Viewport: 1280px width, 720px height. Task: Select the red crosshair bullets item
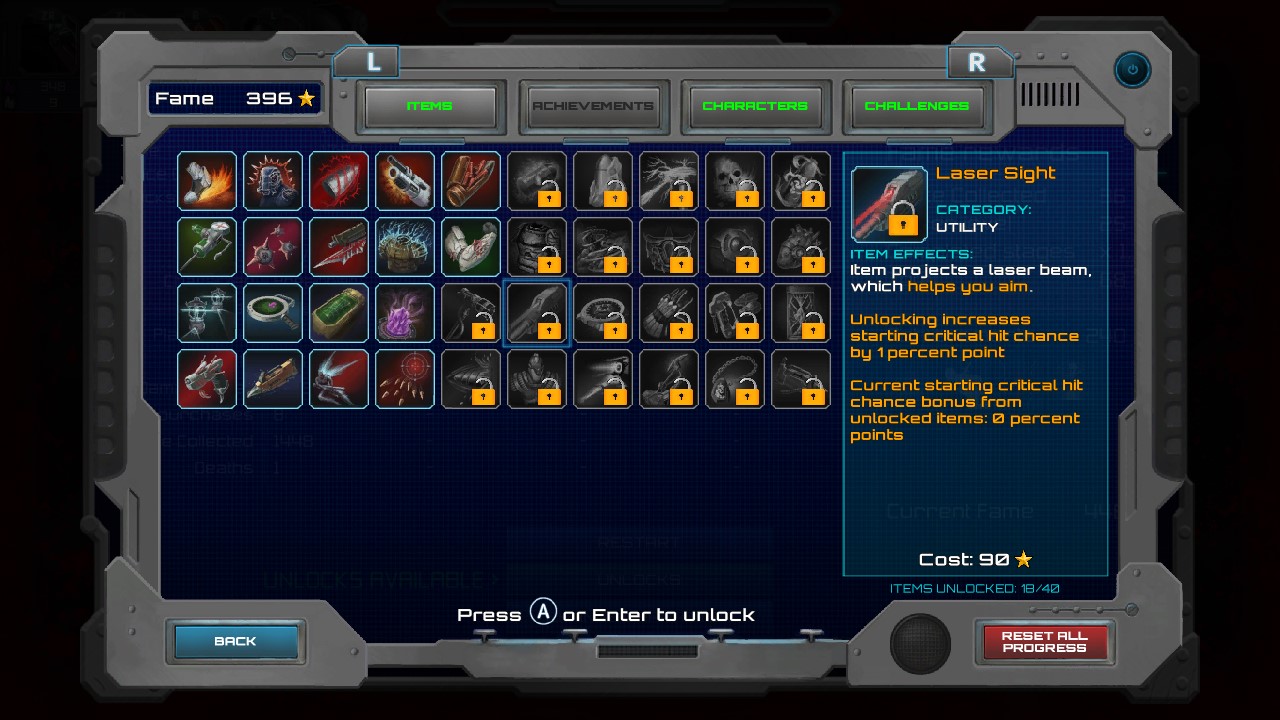click(x=405, y=379)
